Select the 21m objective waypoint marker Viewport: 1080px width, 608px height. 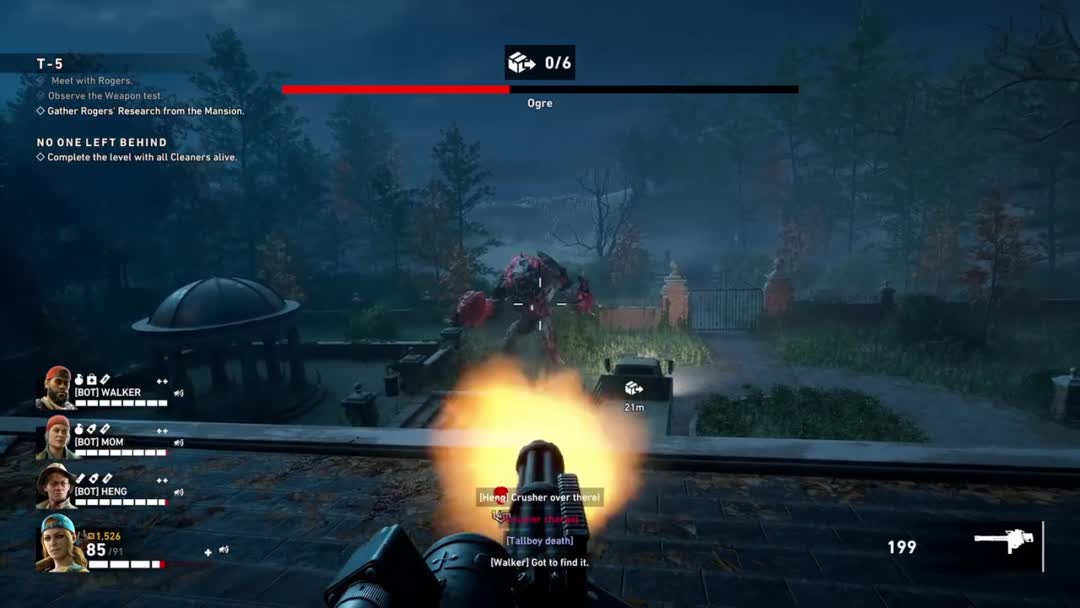tap(633, 388)
